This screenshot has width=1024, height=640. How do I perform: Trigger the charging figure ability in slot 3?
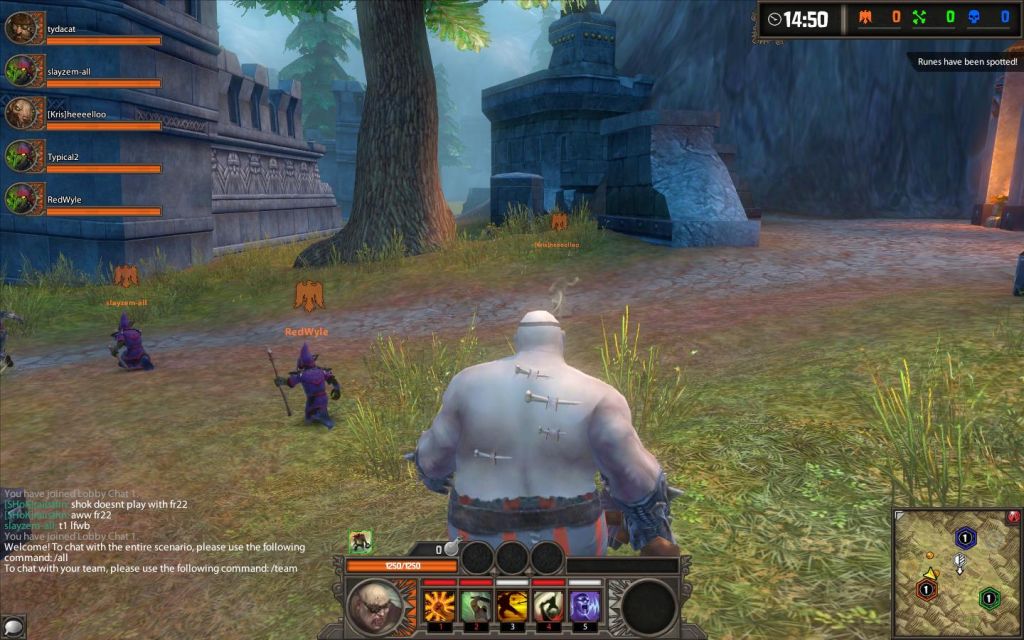512,606
